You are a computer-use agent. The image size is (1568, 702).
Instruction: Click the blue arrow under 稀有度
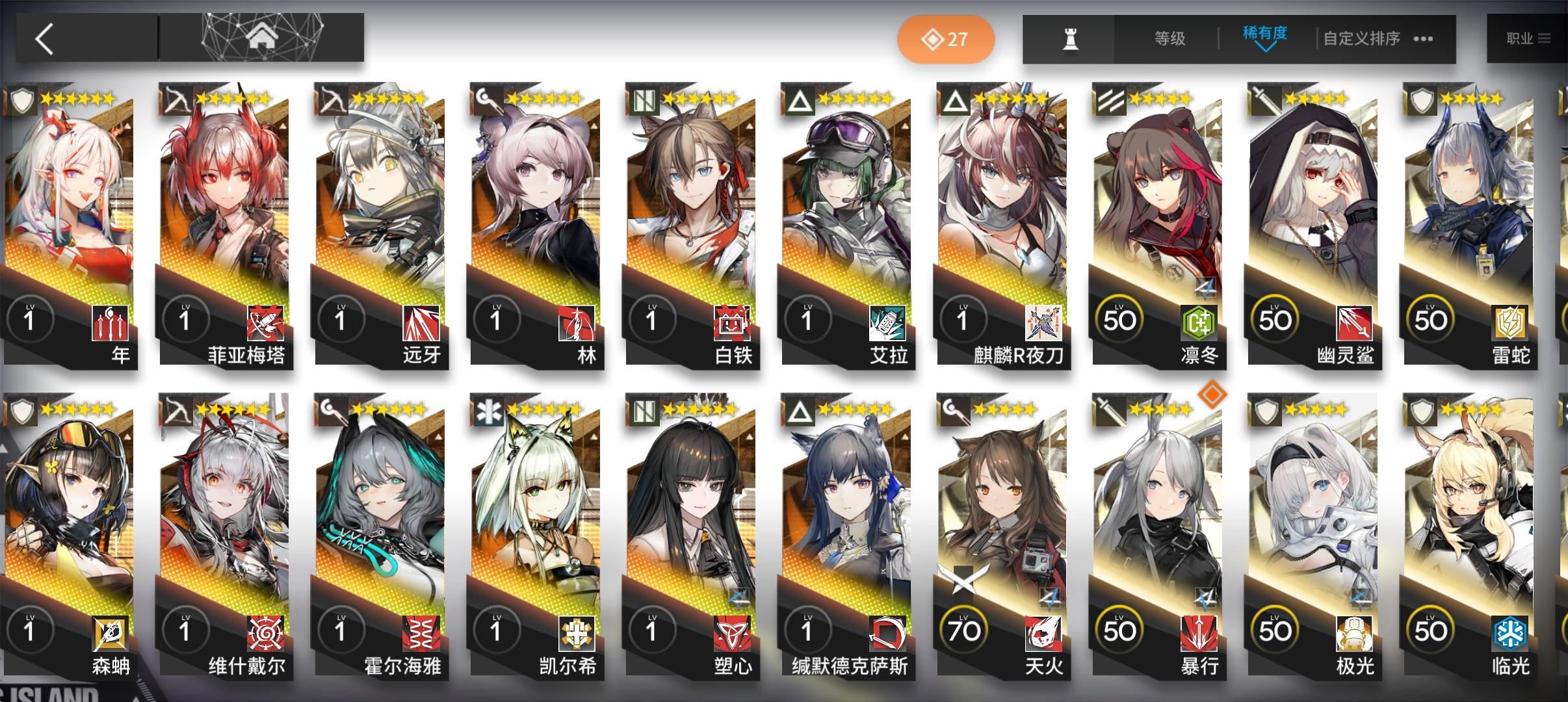(1268, 49)
